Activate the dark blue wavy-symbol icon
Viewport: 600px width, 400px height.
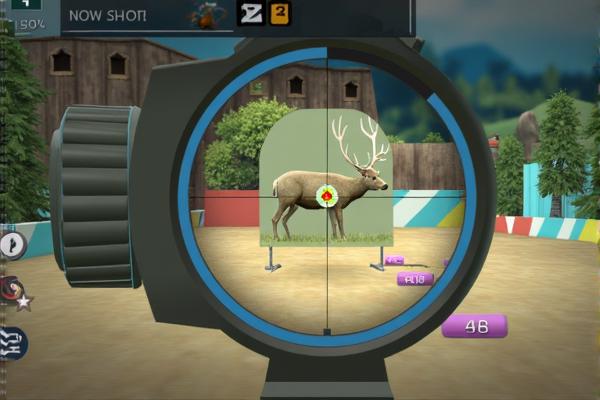pyautogui.click(x=13, y=343)
